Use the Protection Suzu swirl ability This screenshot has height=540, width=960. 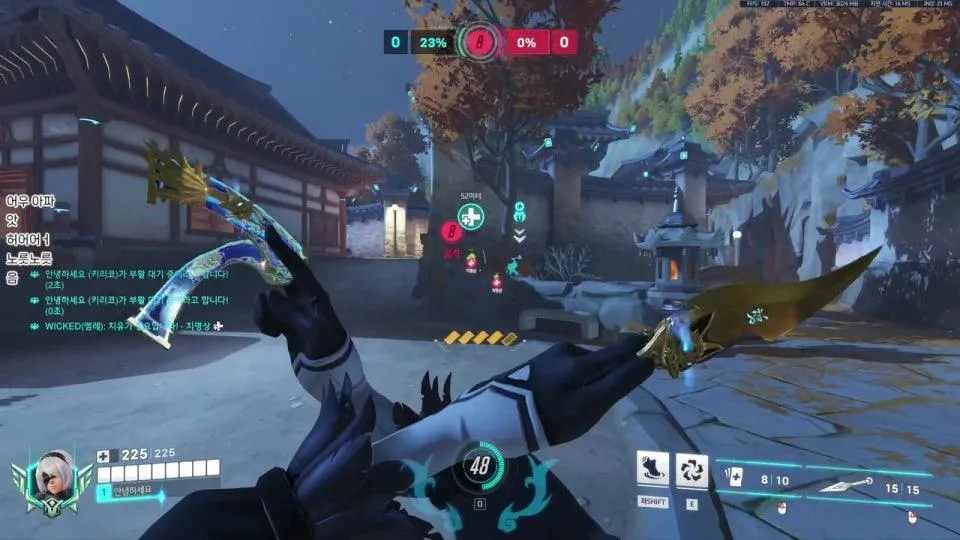point(691,469)
